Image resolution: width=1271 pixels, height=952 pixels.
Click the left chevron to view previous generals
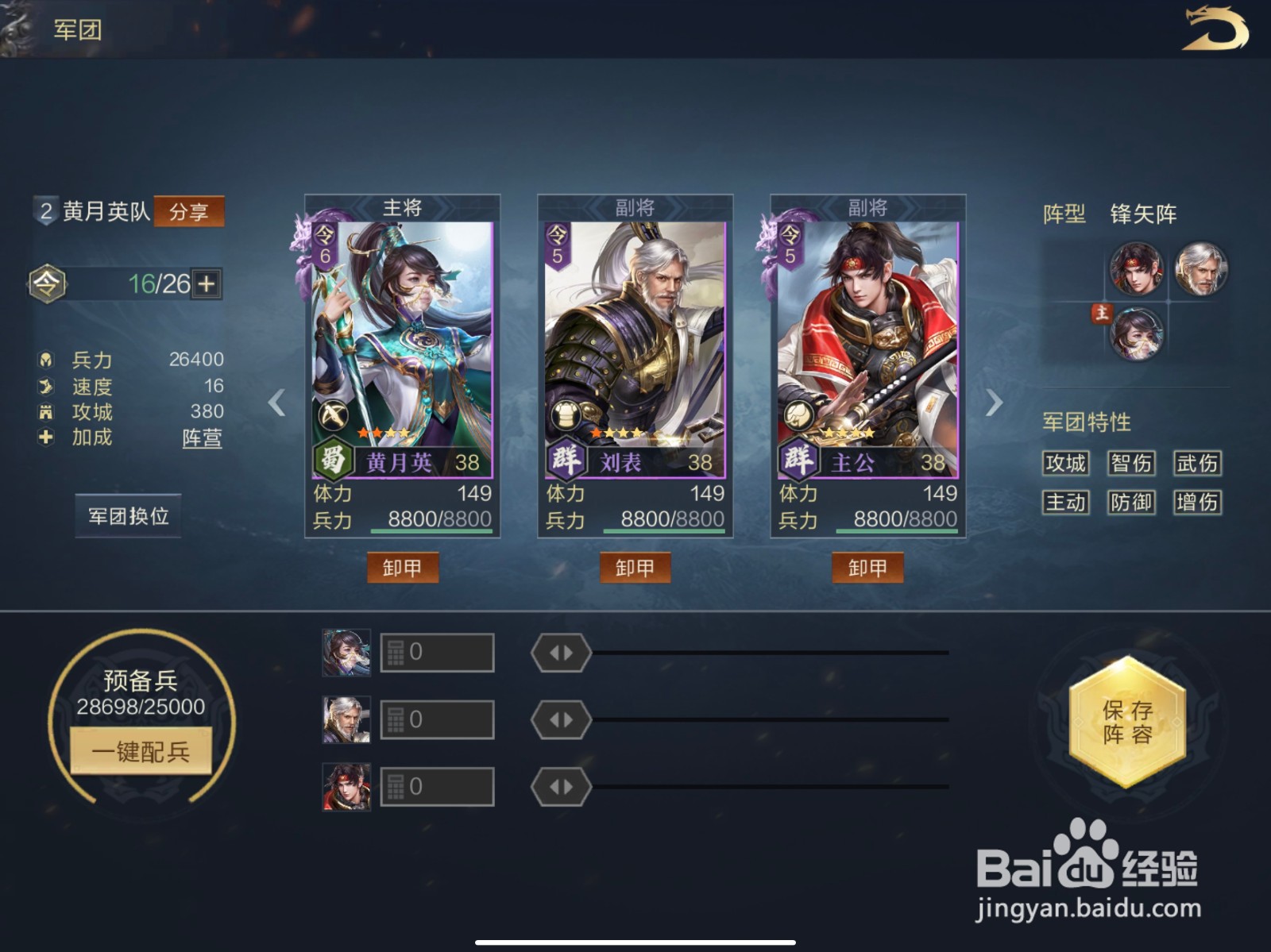point(276,403)
